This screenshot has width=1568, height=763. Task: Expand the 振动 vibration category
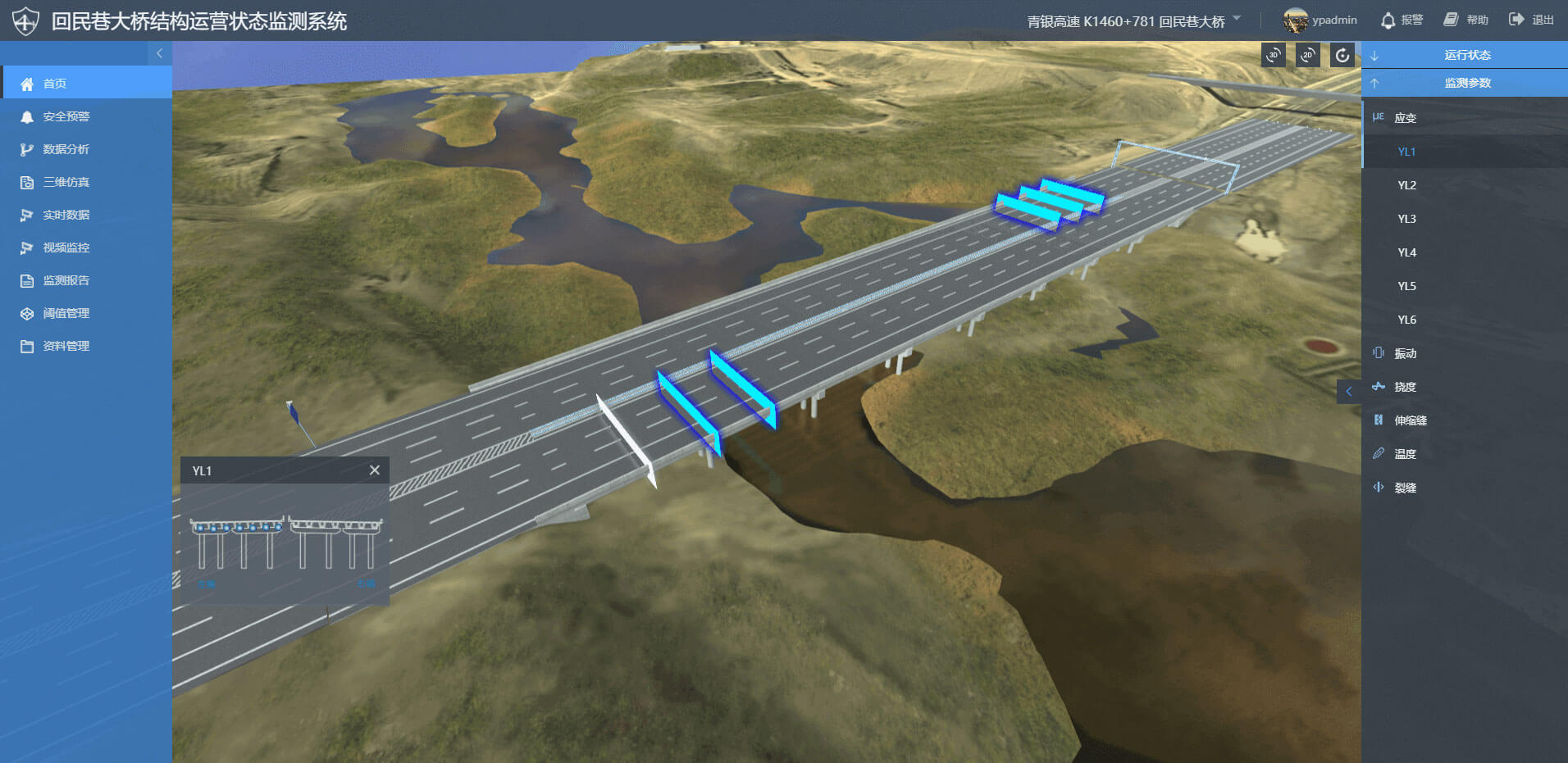point(1405,353)
